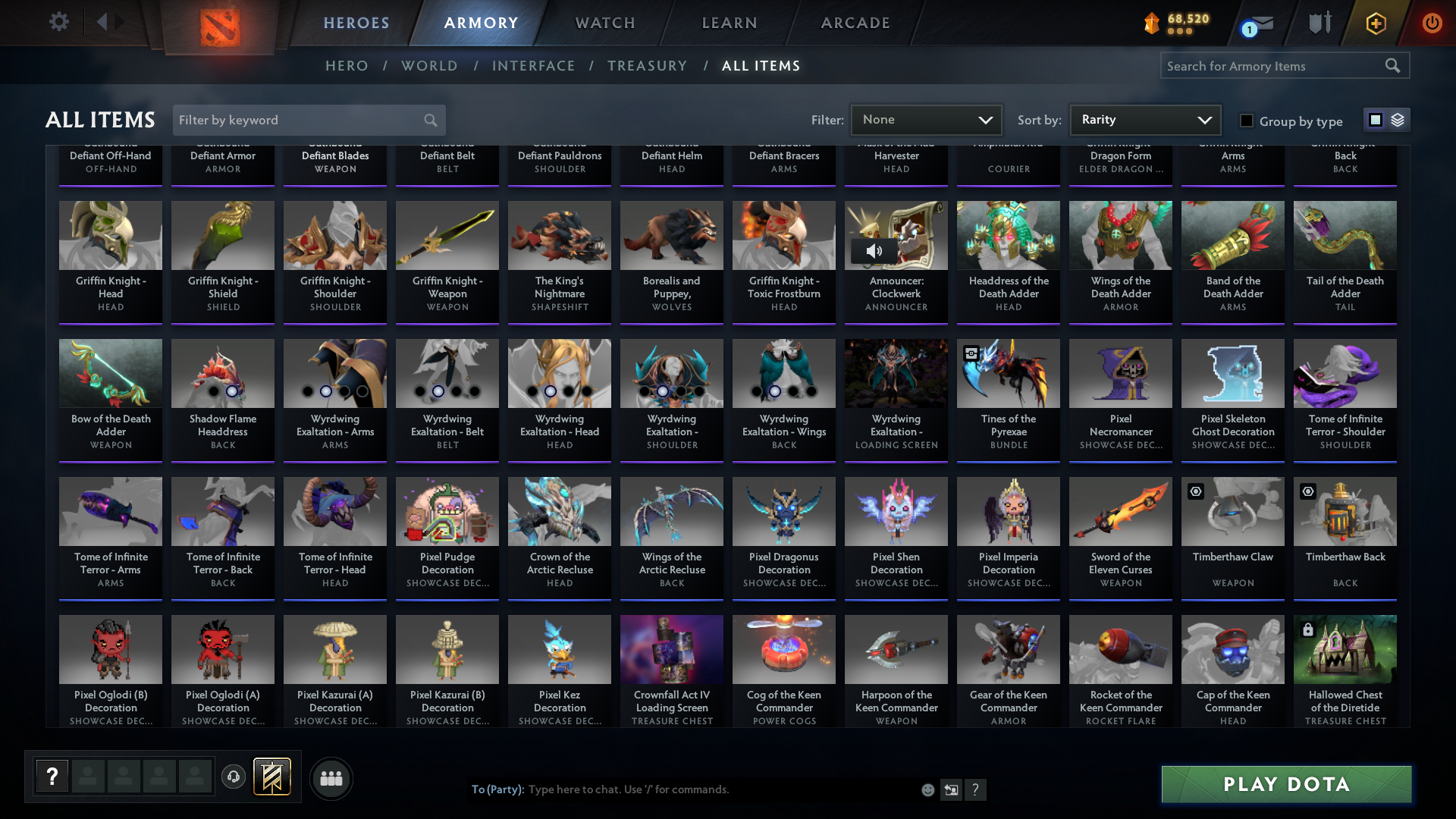Open the emoji picker in chat

(x=927, y=789)
